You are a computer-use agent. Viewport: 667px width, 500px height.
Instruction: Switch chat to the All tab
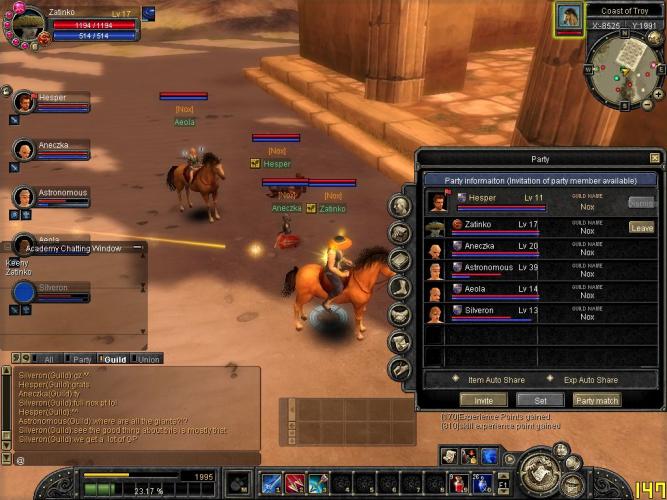coord(44,358)
